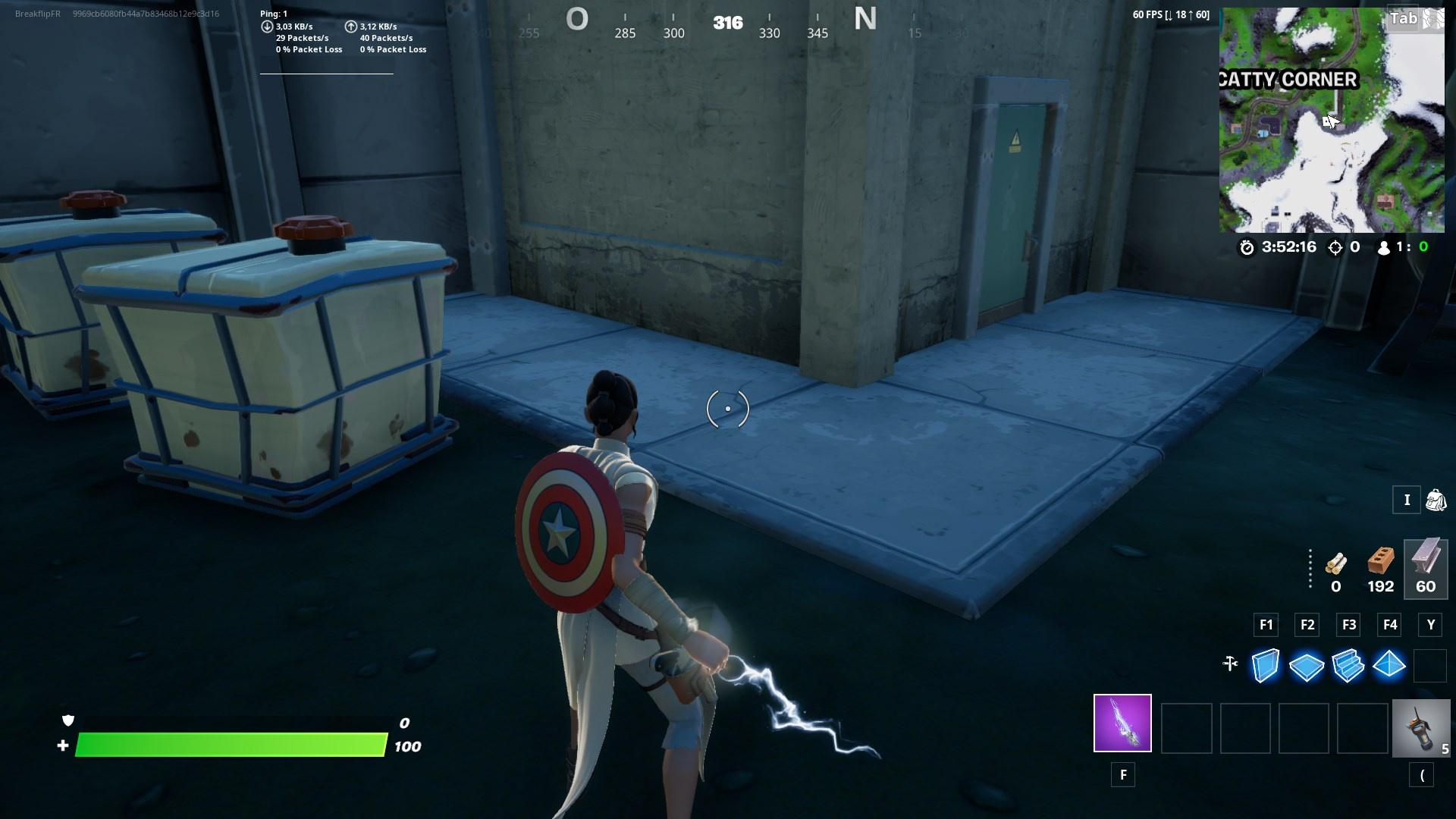The width and height of the screenshot is (1456, 819).
Task: Click the green health bar showing 100
Action: [x=227, y=746]
